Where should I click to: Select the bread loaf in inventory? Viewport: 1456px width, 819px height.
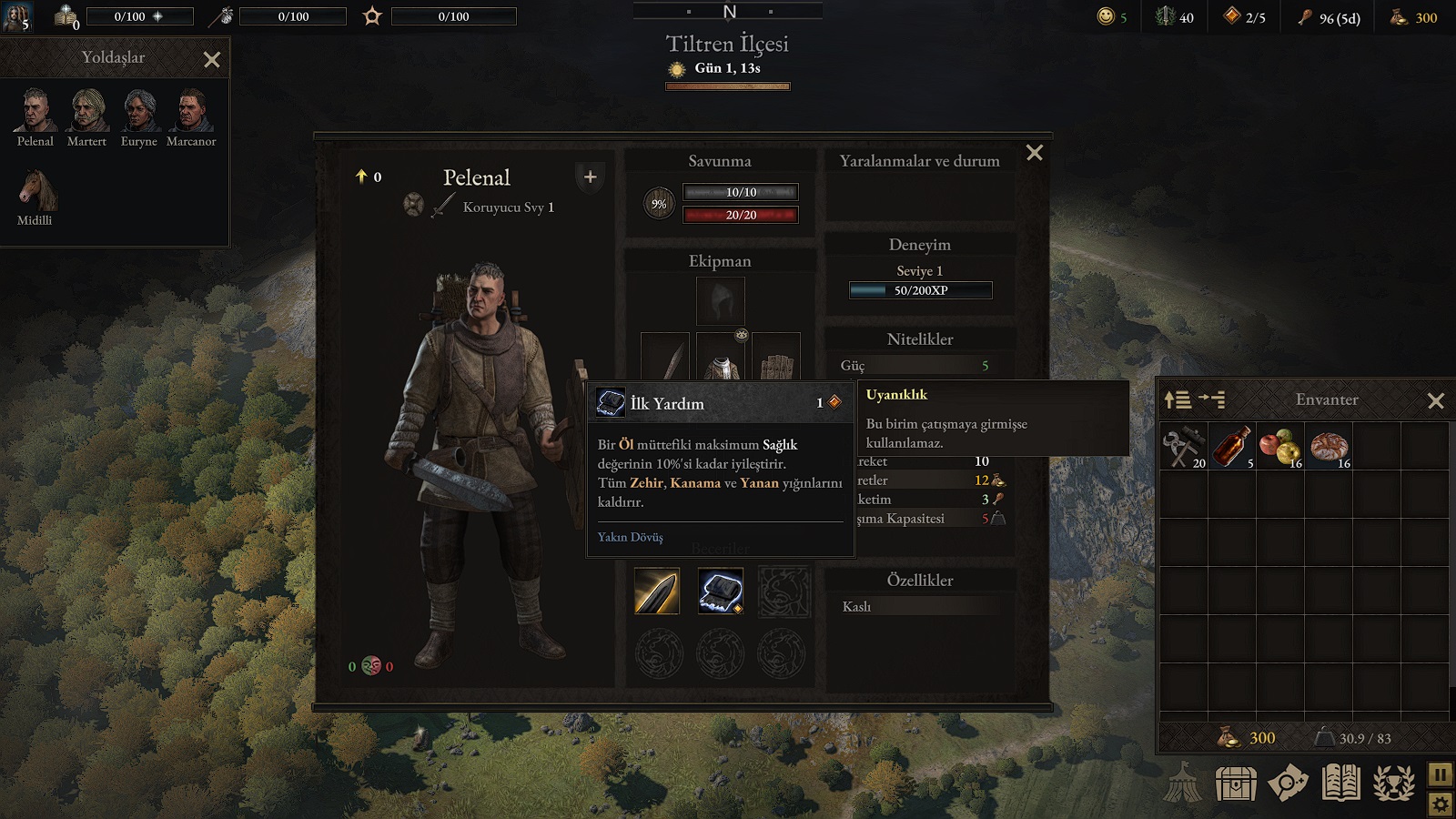coord(1329,447)
